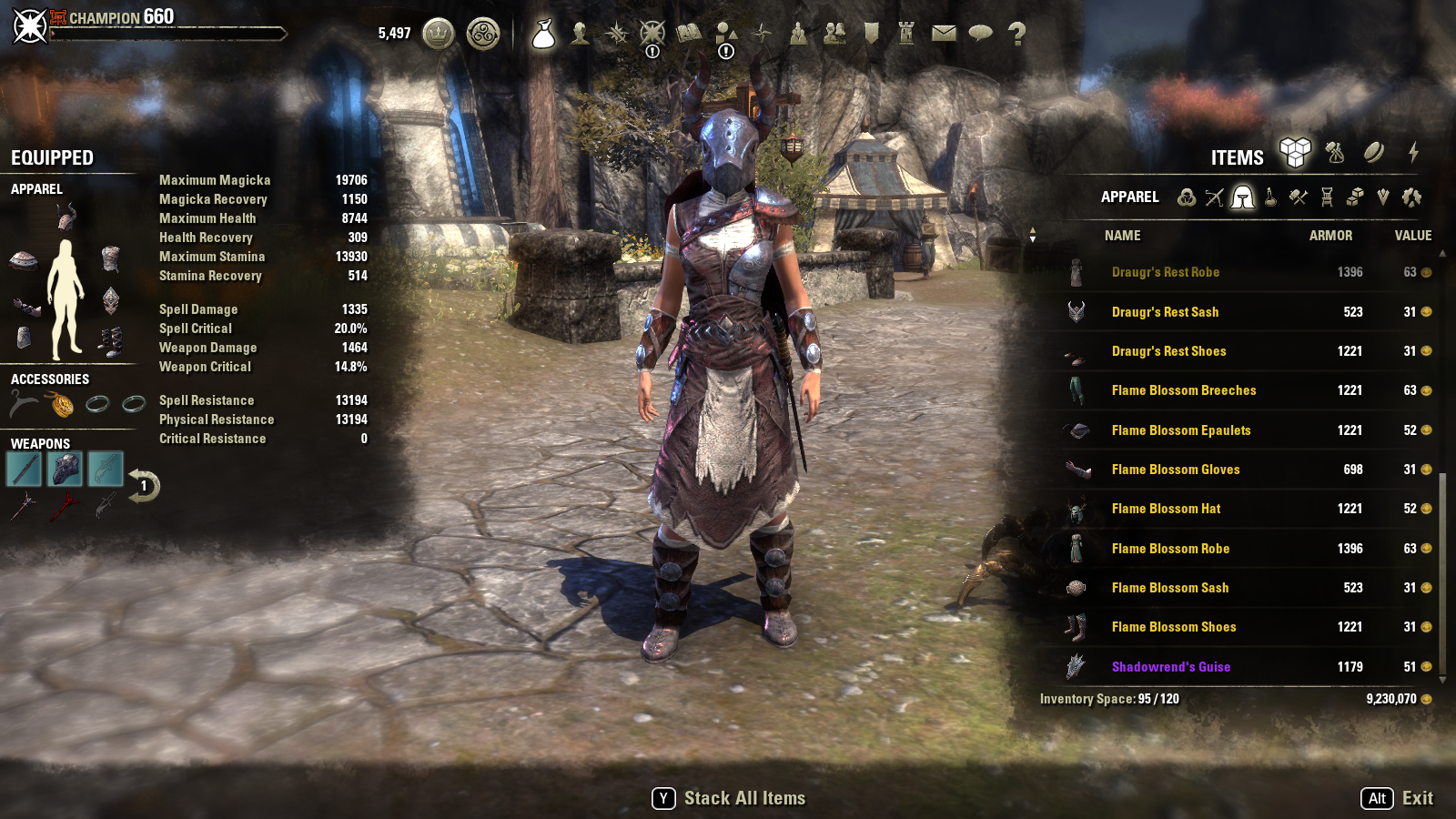Select Draugr's Rest Sash in the list
The width and height of the screenshot is (1456, 819).
point(1165,312)
